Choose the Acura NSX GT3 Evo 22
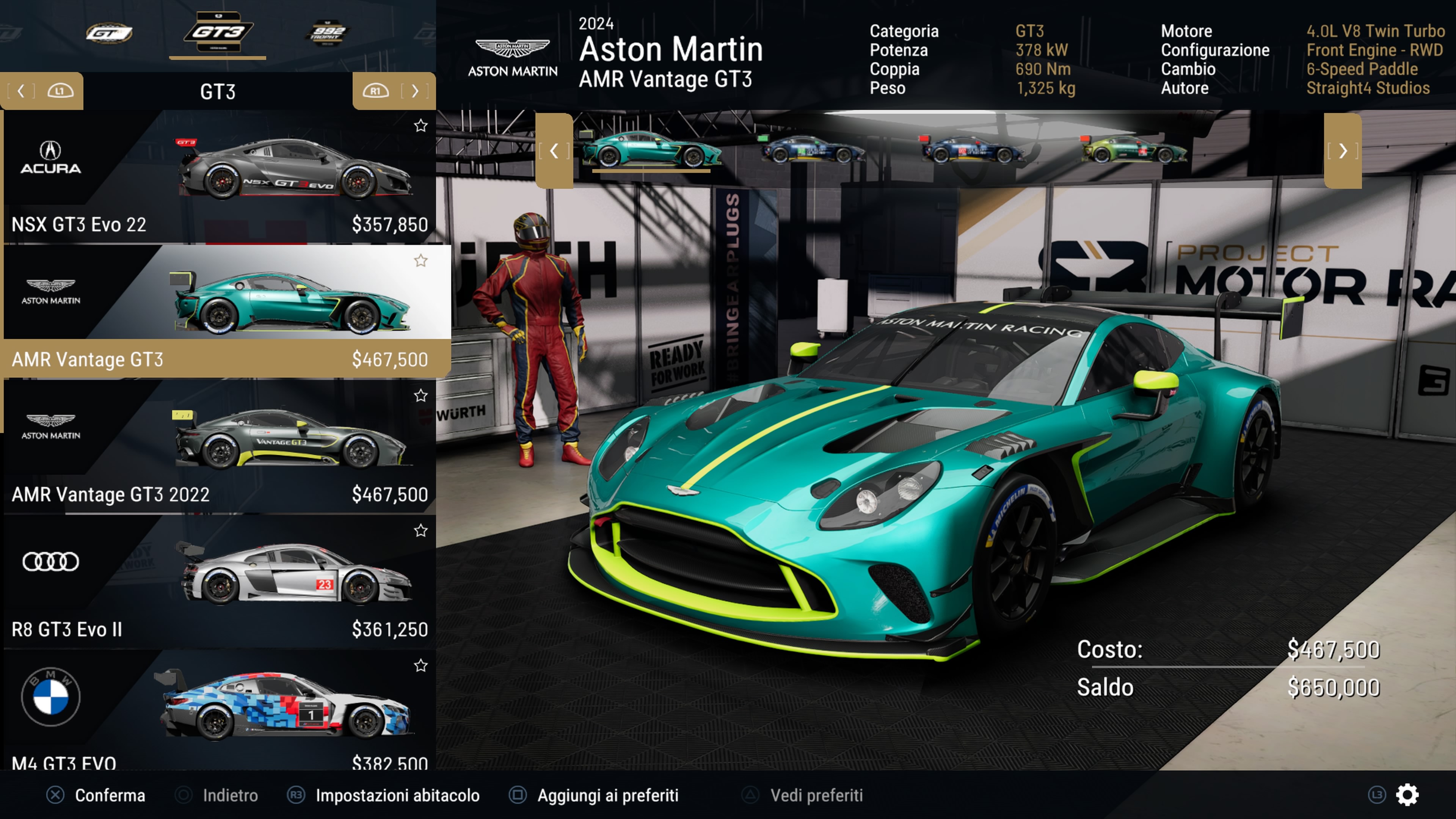 tap(219, 177)
